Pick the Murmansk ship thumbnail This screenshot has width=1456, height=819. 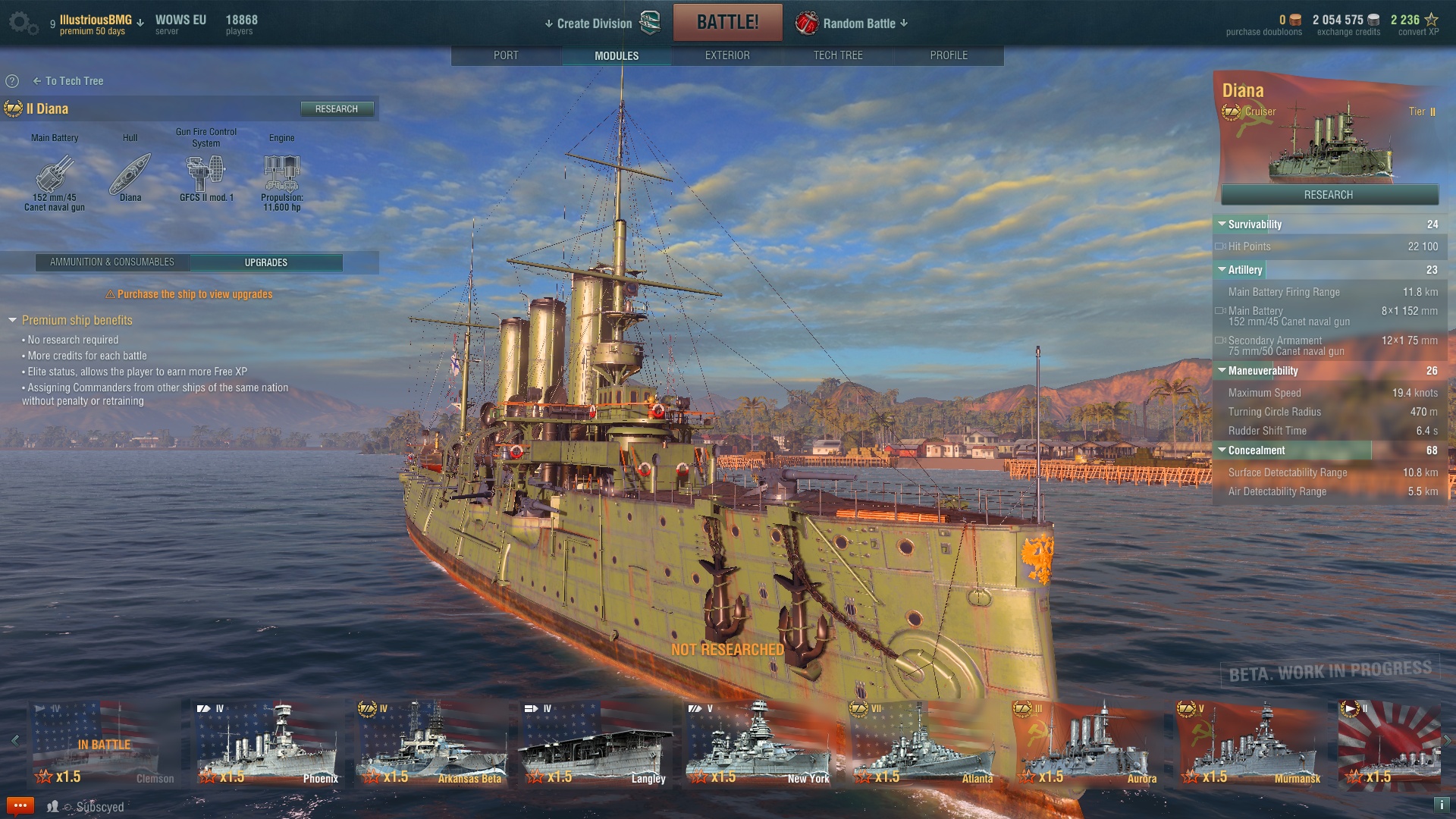click(1250, 743)
